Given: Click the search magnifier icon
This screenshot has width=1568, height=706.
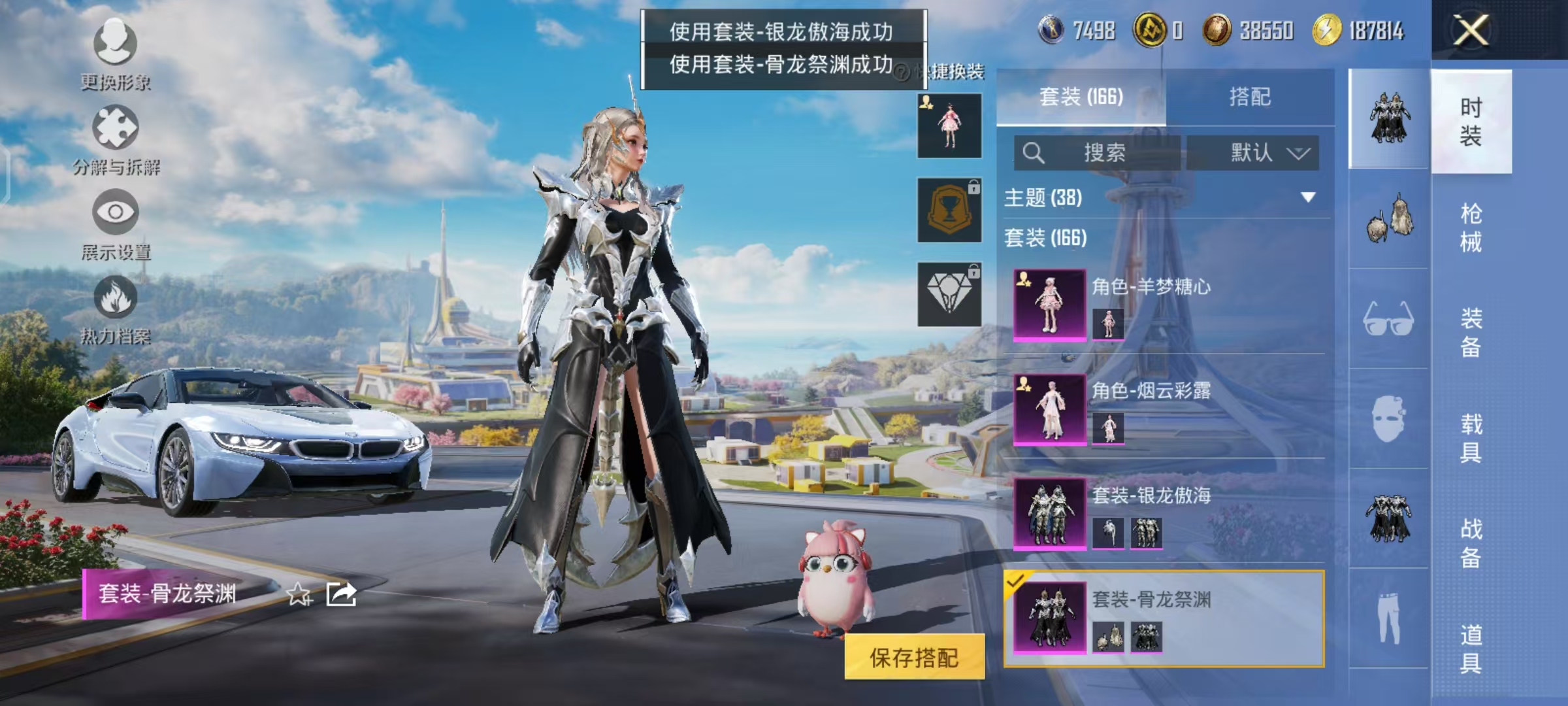Looking at the screenshot, I should (1033, 153).
